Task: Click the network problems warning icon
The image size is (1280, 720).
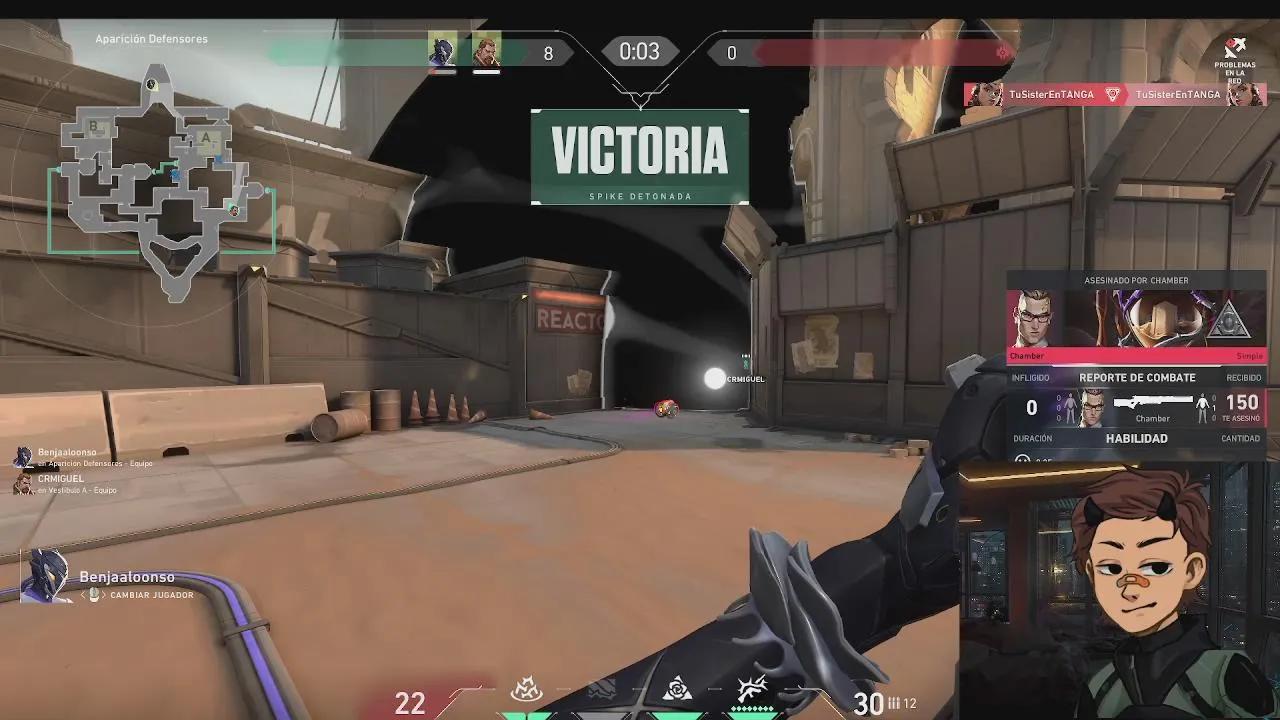Action: coord(1236,47)
